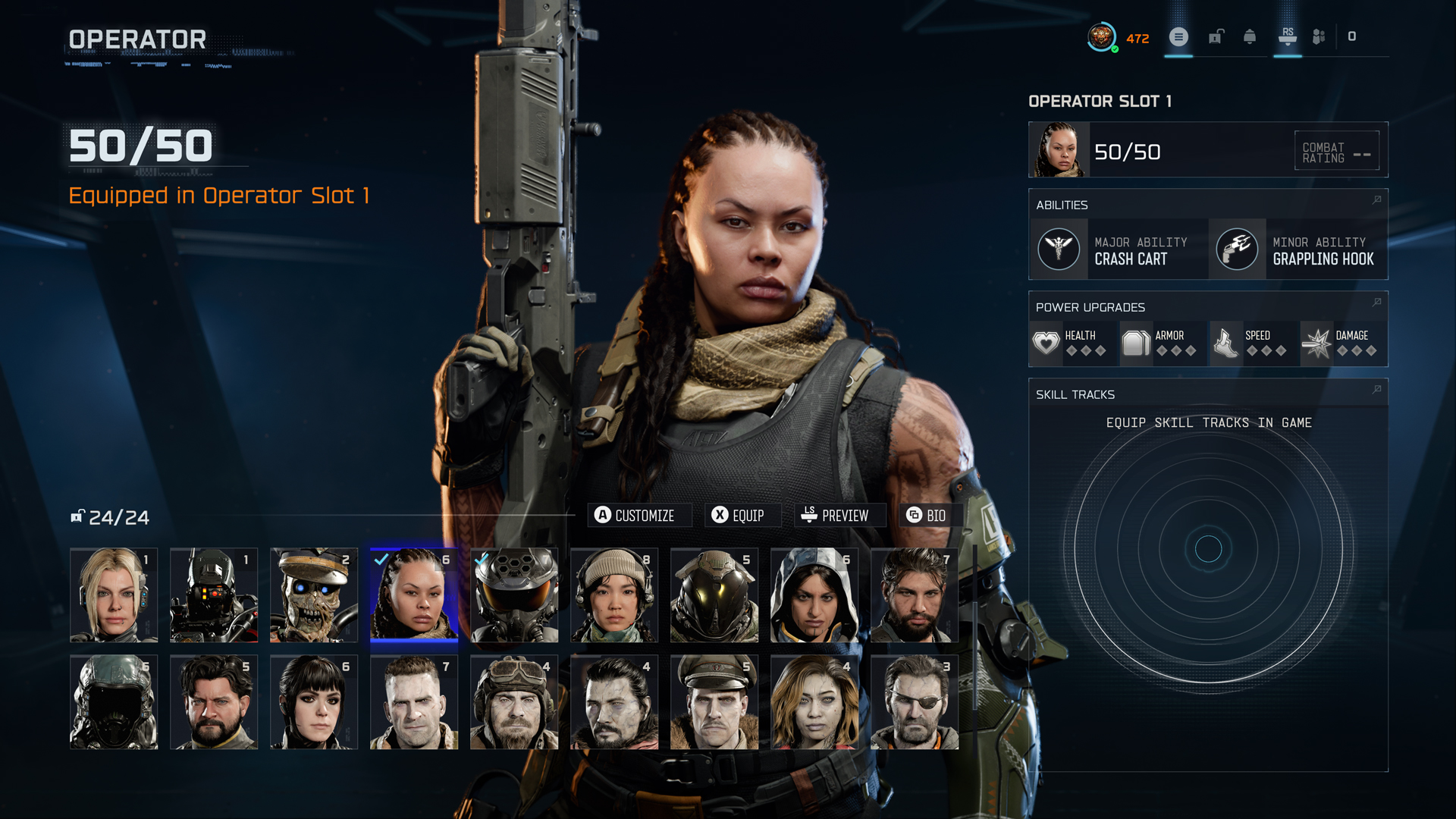Open the notifications bell icon

coord(1249,36)
